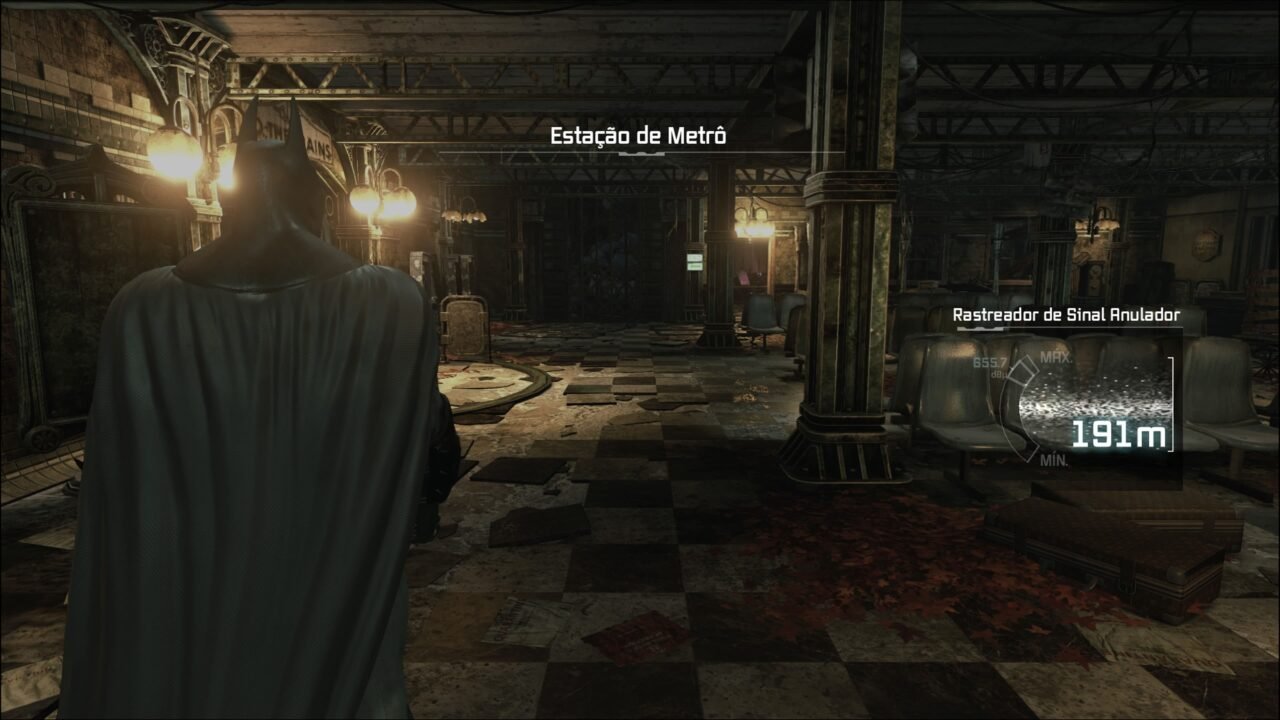This screenshot has width=1280, height=720.
Task: Select the 191m distance readout
Action: pyautogui.click(x=1118, y=433)
